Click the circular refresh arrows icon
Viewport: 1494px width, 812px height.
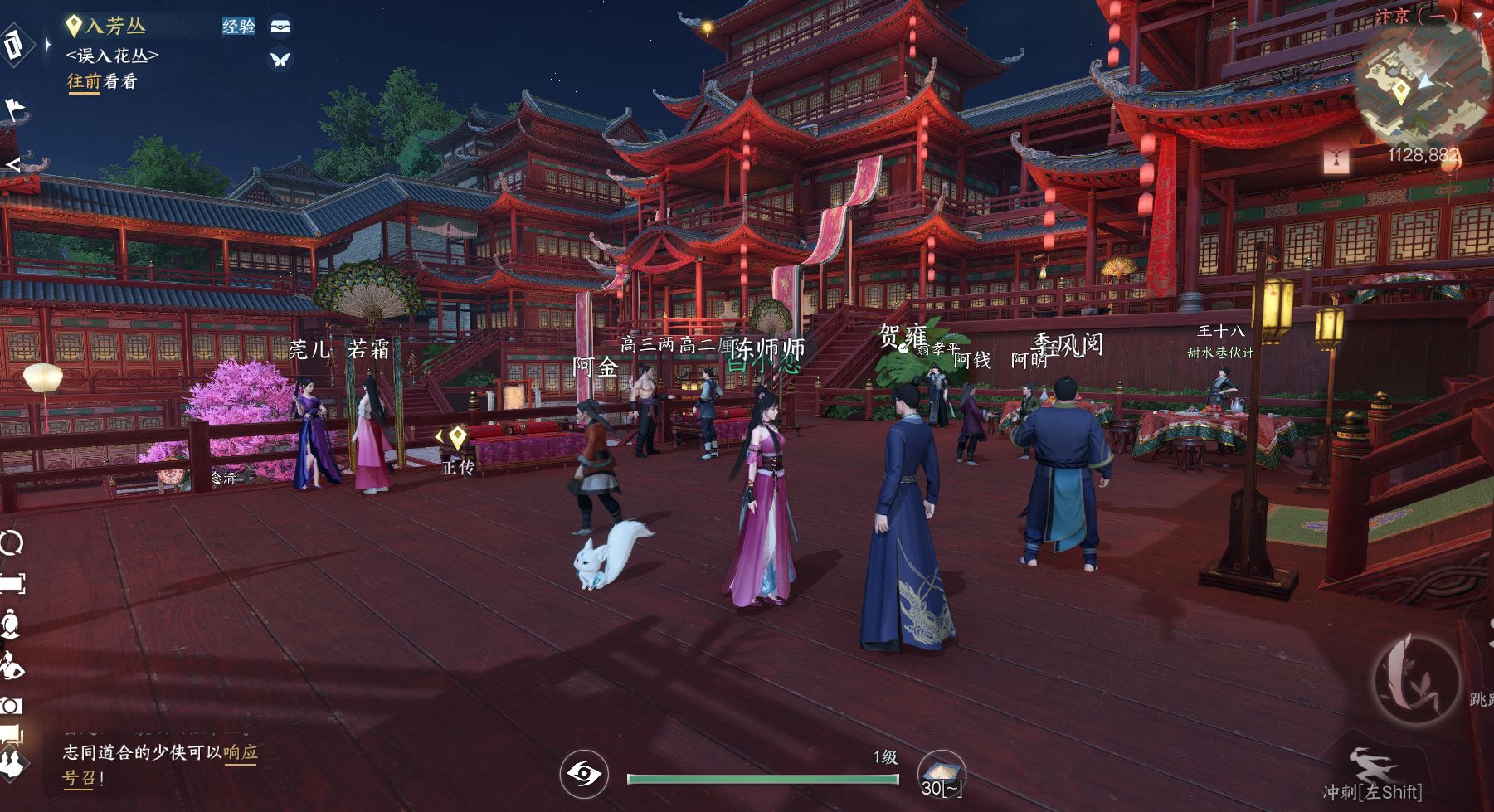click(12, 543)
